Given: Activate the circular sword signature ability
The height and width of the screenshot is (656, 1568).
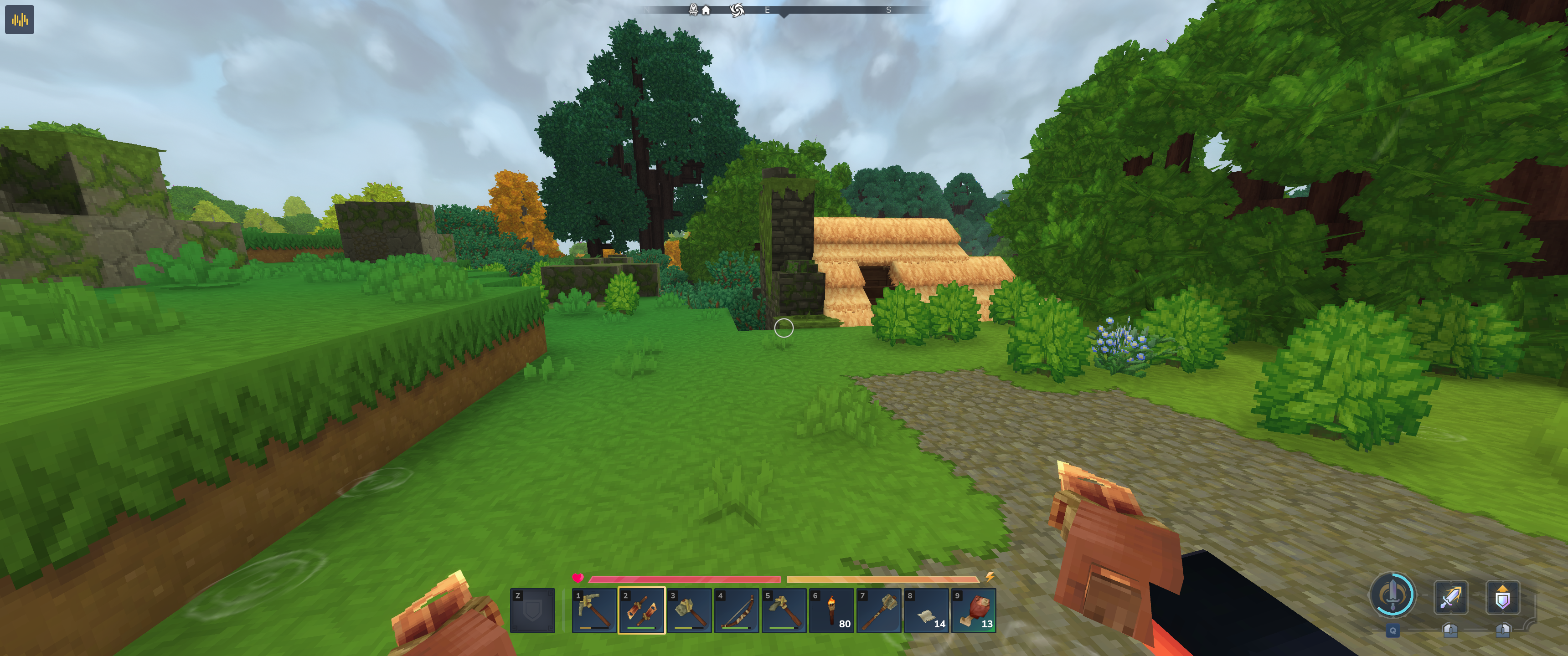Looking at the screenshot, I should 1392,594.
